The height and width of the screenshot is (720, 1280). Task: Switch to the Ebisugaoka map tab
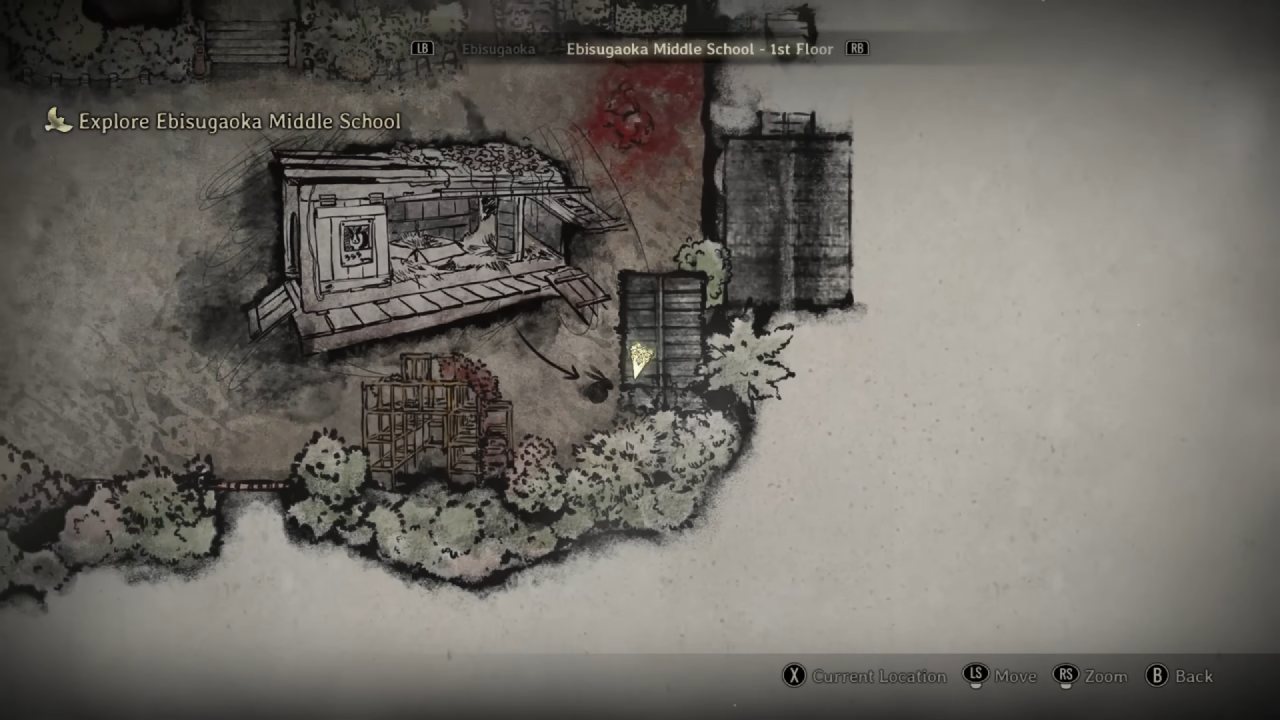click(498, 49)
